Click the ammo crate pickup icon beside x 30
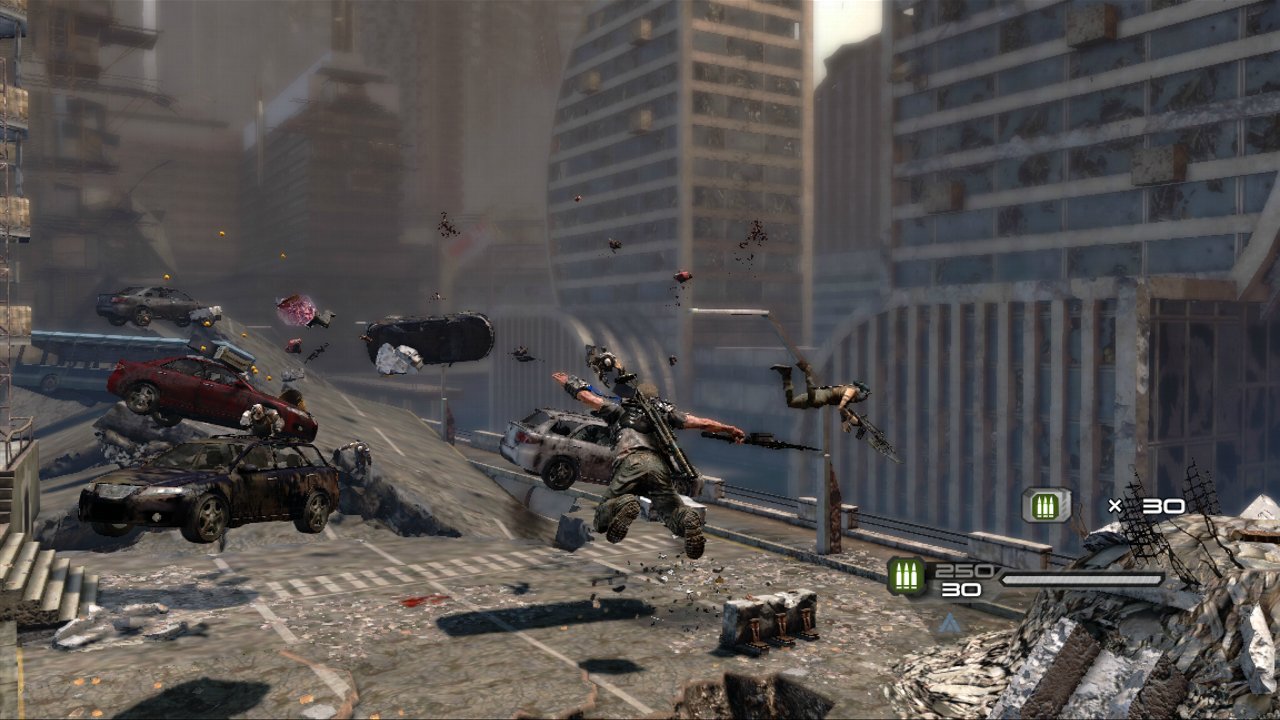 (x=1046, y=505)
